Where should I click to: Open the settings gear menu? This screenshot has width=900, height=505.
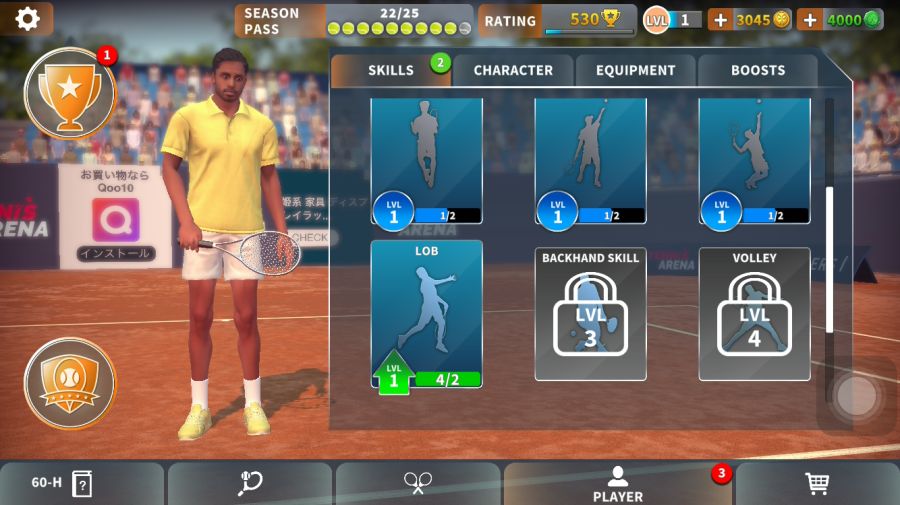click(27, 19)
